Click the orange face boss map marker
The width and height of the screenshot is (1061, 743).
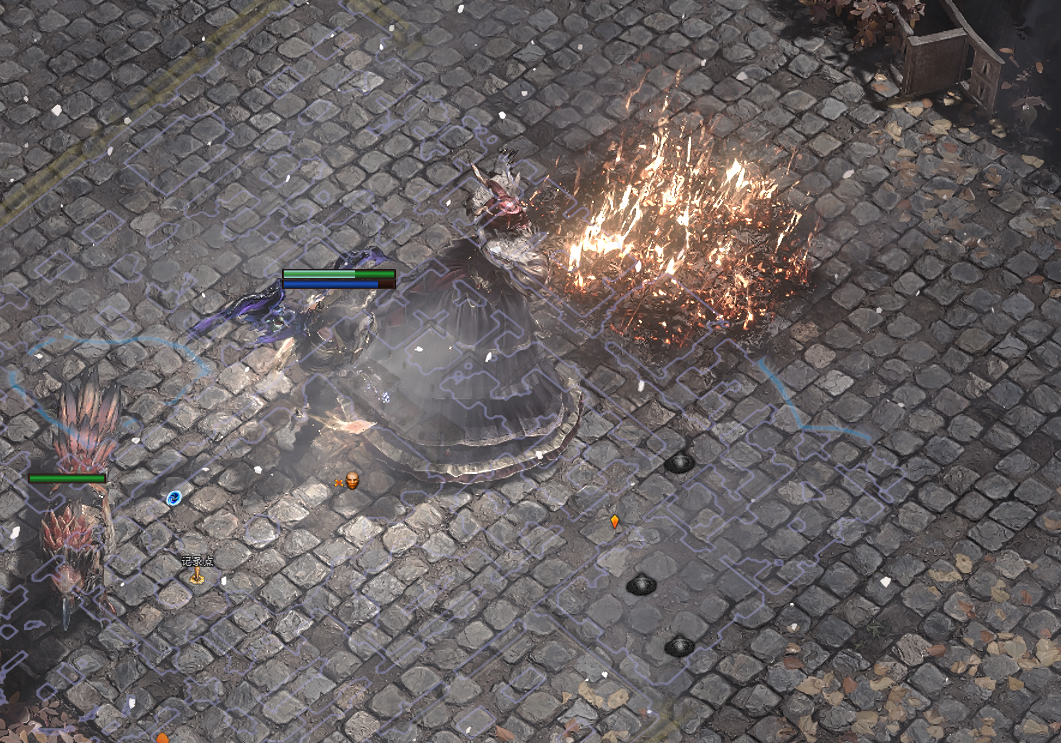tap(351, 482)
